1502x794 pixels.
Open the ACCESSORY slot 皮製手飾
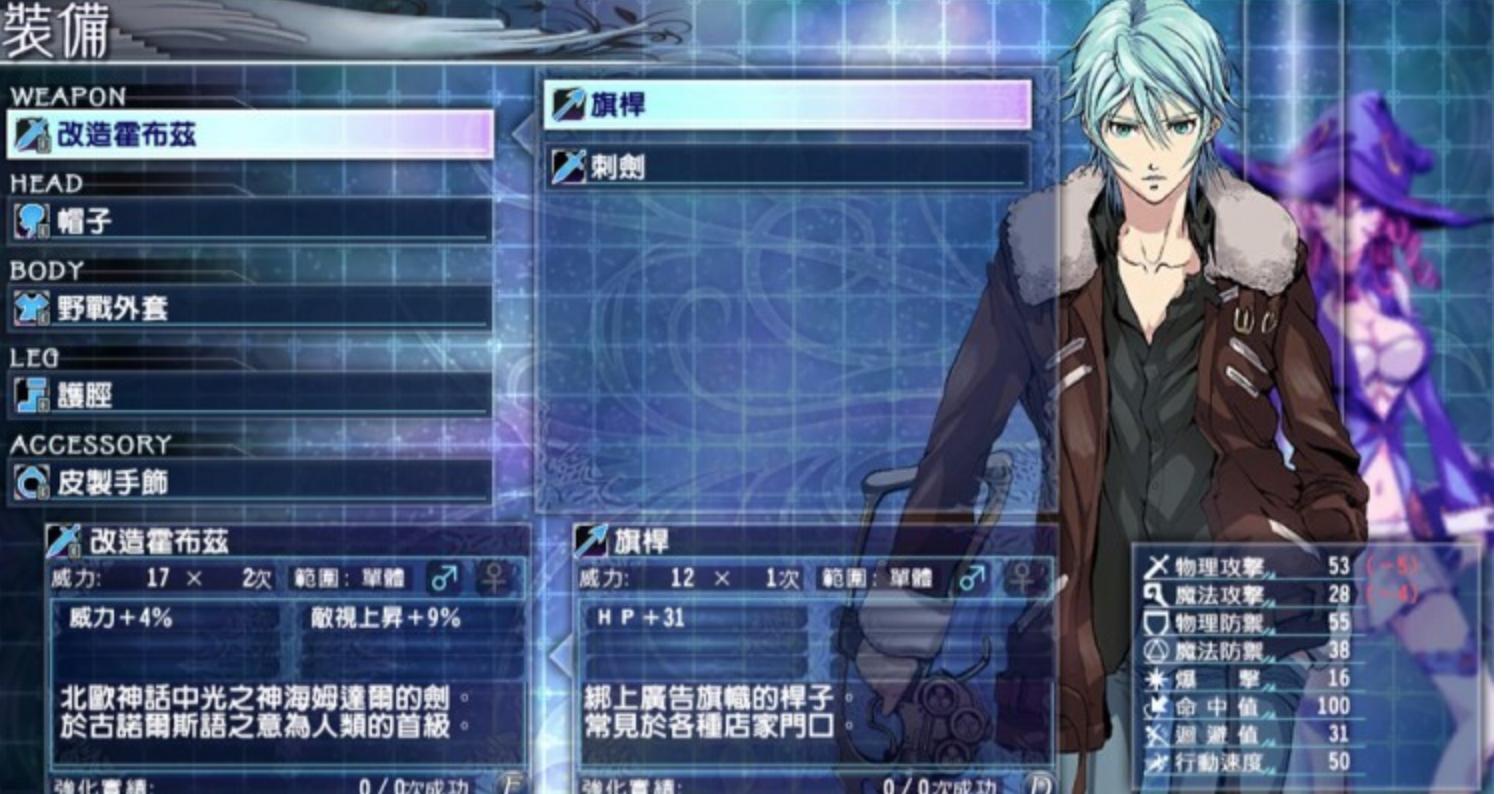click(x=250, y=483)
